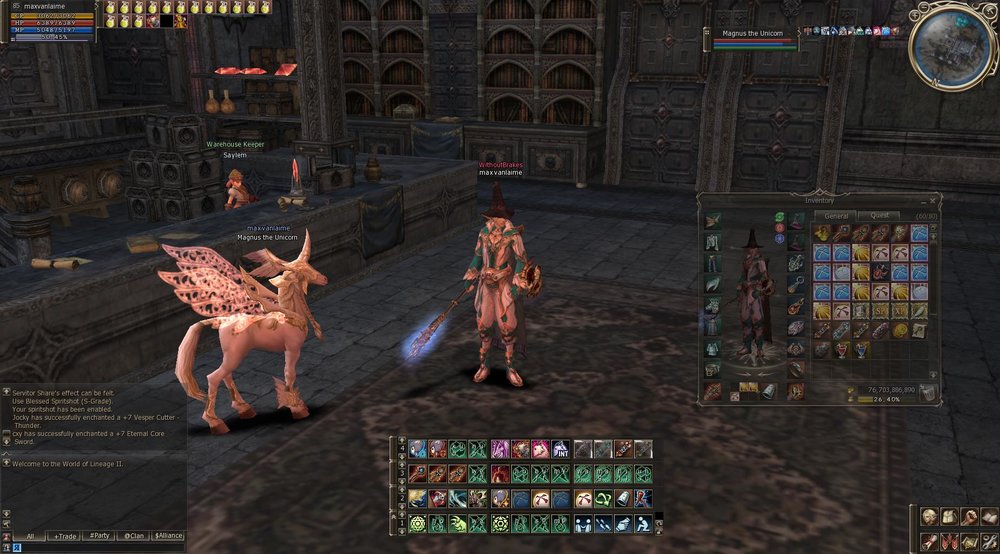This screenshot has width=1000, height=554.
Task: Select the $Alliance chat tab
Action: [168, 536]
